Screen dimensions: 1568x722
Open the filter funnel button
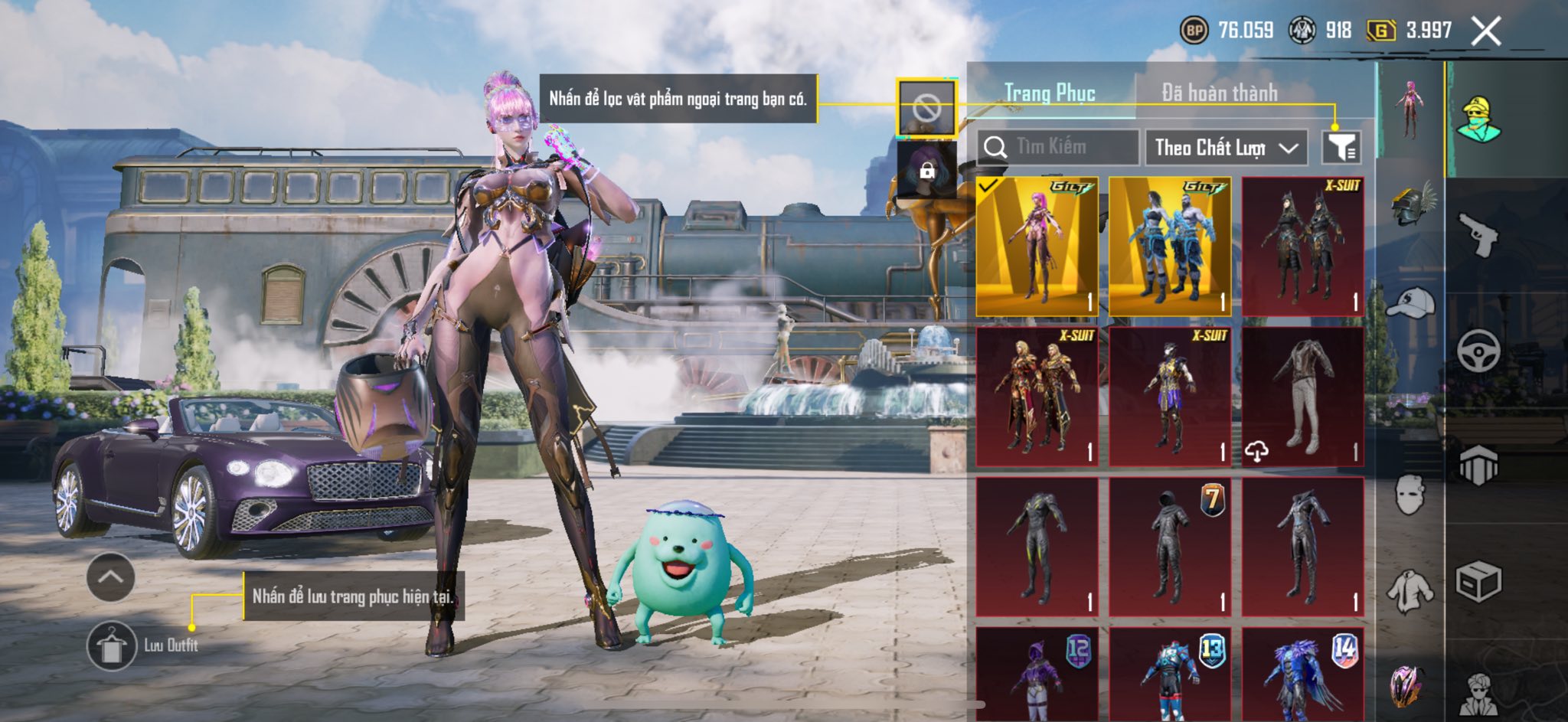(1341, 147)
